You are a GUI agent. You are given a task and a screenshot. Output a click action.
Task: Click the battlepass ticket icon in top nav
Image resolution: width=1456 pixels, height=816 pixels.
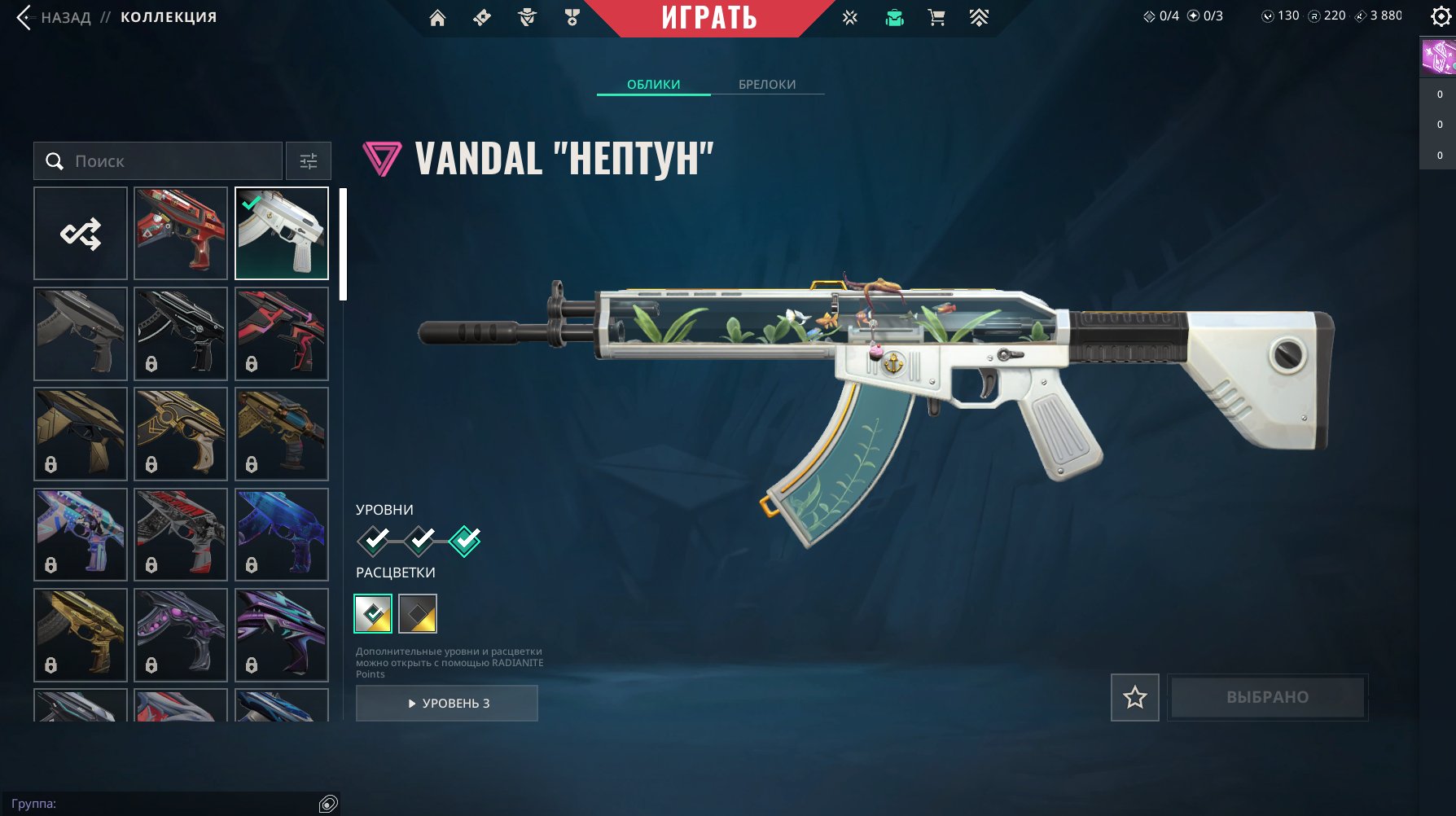(x=480, y=16)
